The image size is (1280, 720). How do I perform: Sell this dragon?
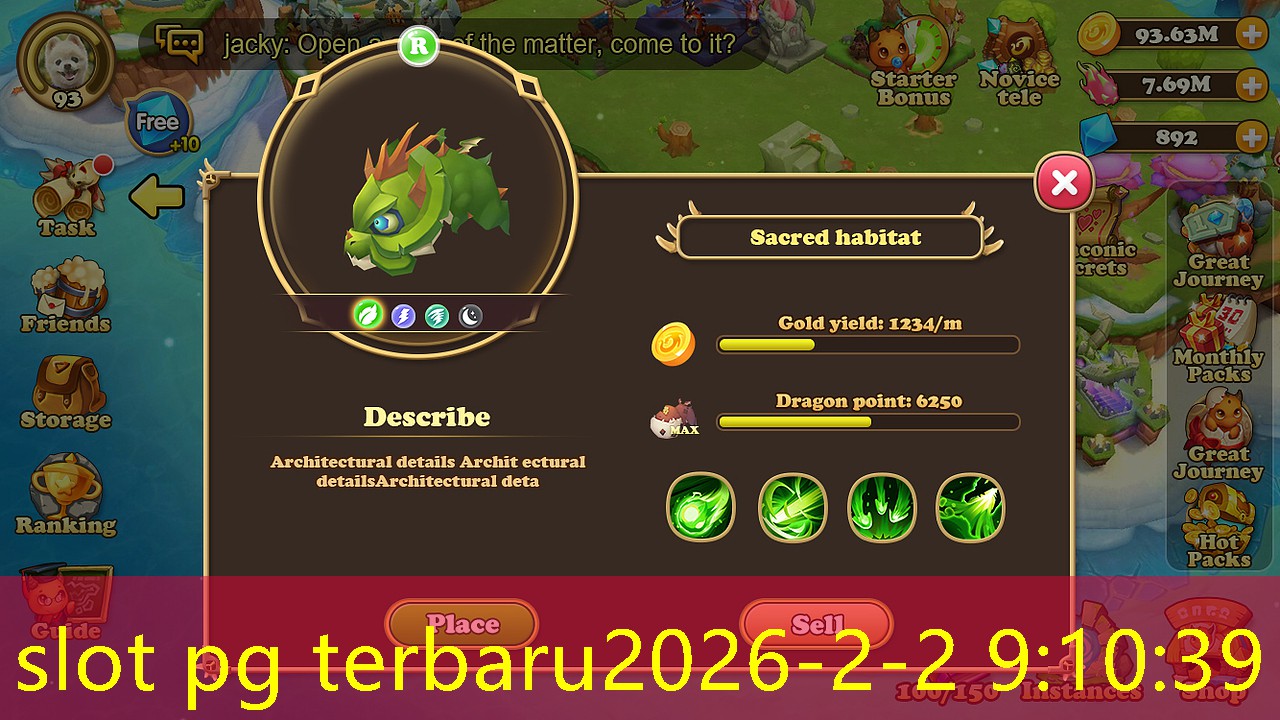click(816, 624)
